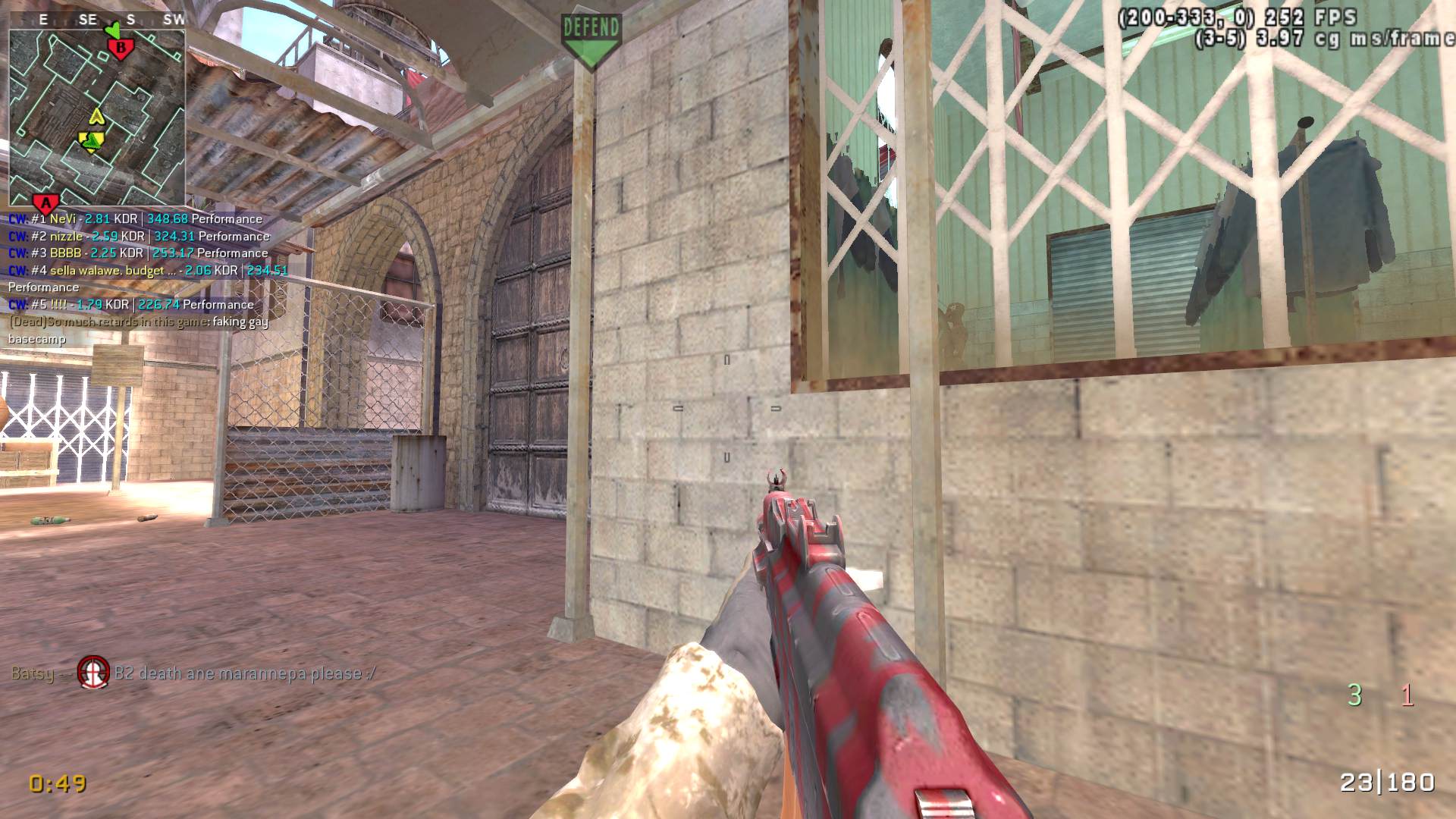Image resolution: width=1456 pixels, height=819 pixels.
Task: Select the red A objective marker on minimap
Action: tap(46, 203)
